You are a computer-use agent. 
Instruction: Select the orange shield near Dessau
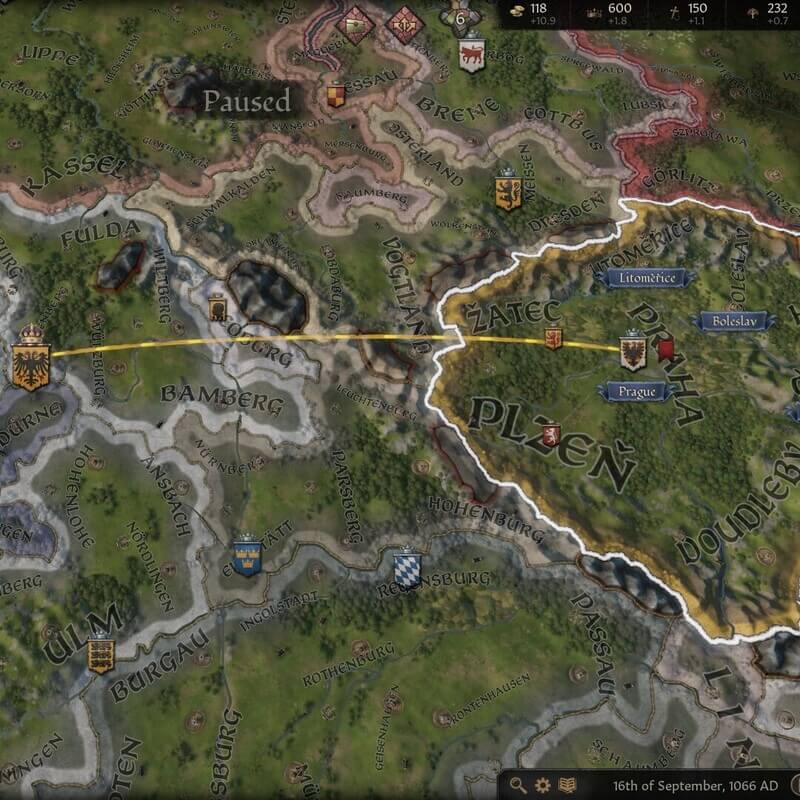336,97
